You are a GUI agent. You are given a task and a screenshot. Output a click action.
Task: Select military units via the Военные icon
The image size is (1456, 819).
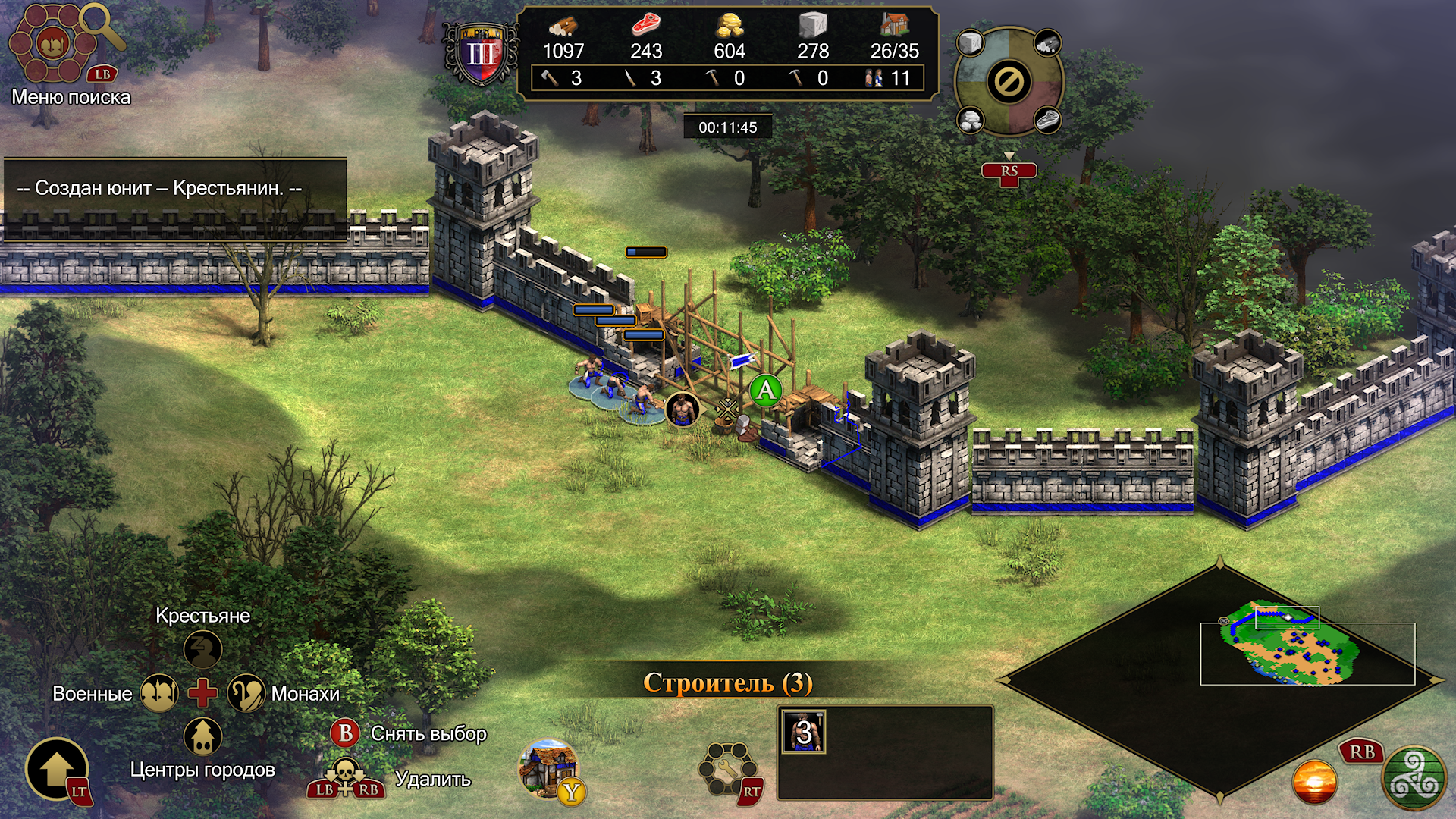click(159, 693)
